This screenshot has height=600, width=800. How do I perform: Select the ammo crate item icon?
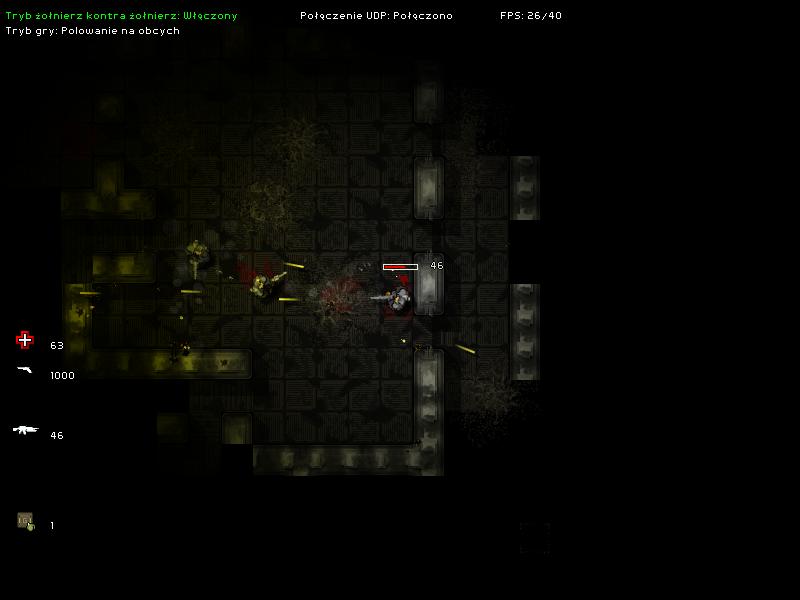point(25,521)
